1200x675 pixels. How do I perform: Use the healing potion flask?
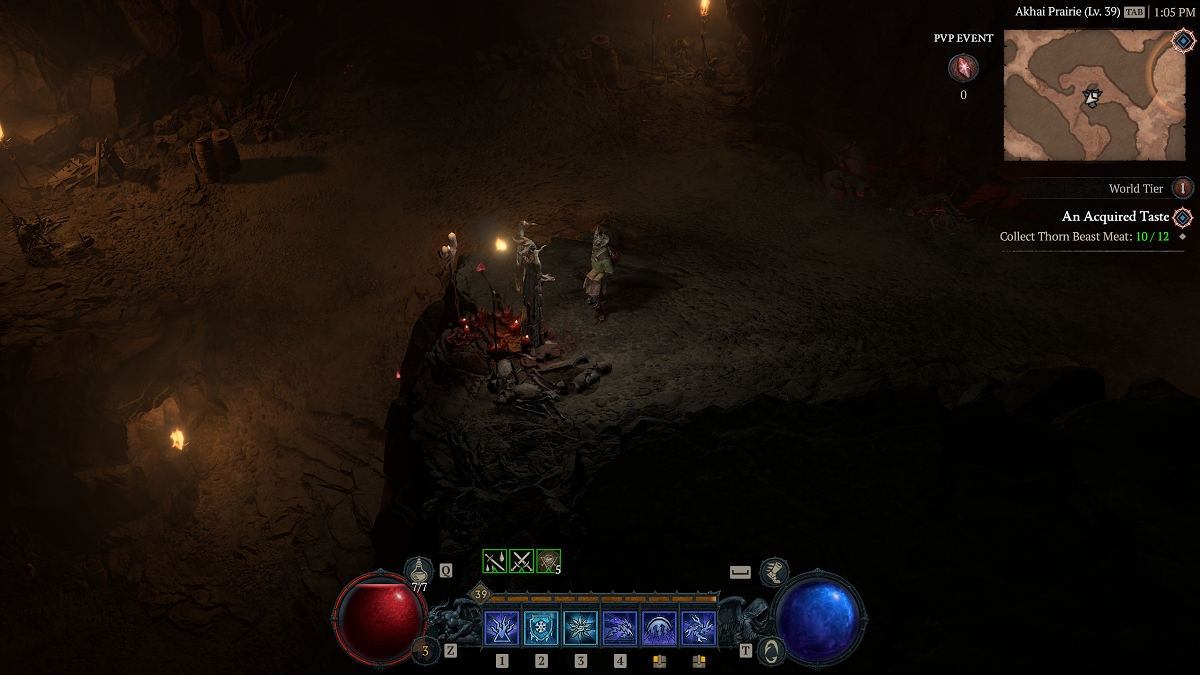point(418,571)
